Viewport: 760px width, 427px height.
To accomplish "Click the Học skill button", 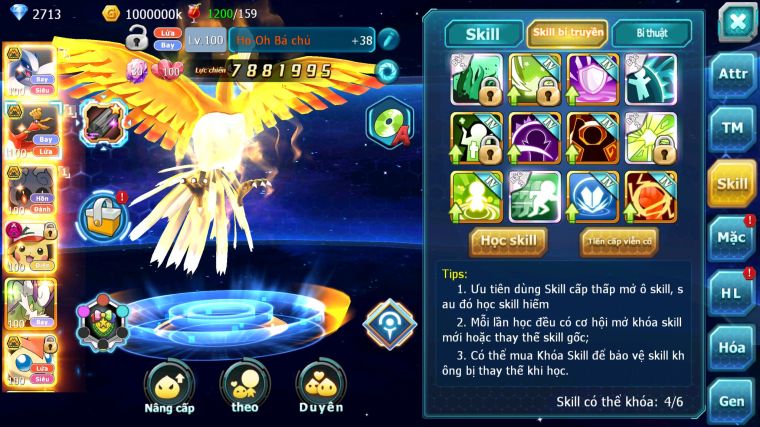I will point(509,240).
